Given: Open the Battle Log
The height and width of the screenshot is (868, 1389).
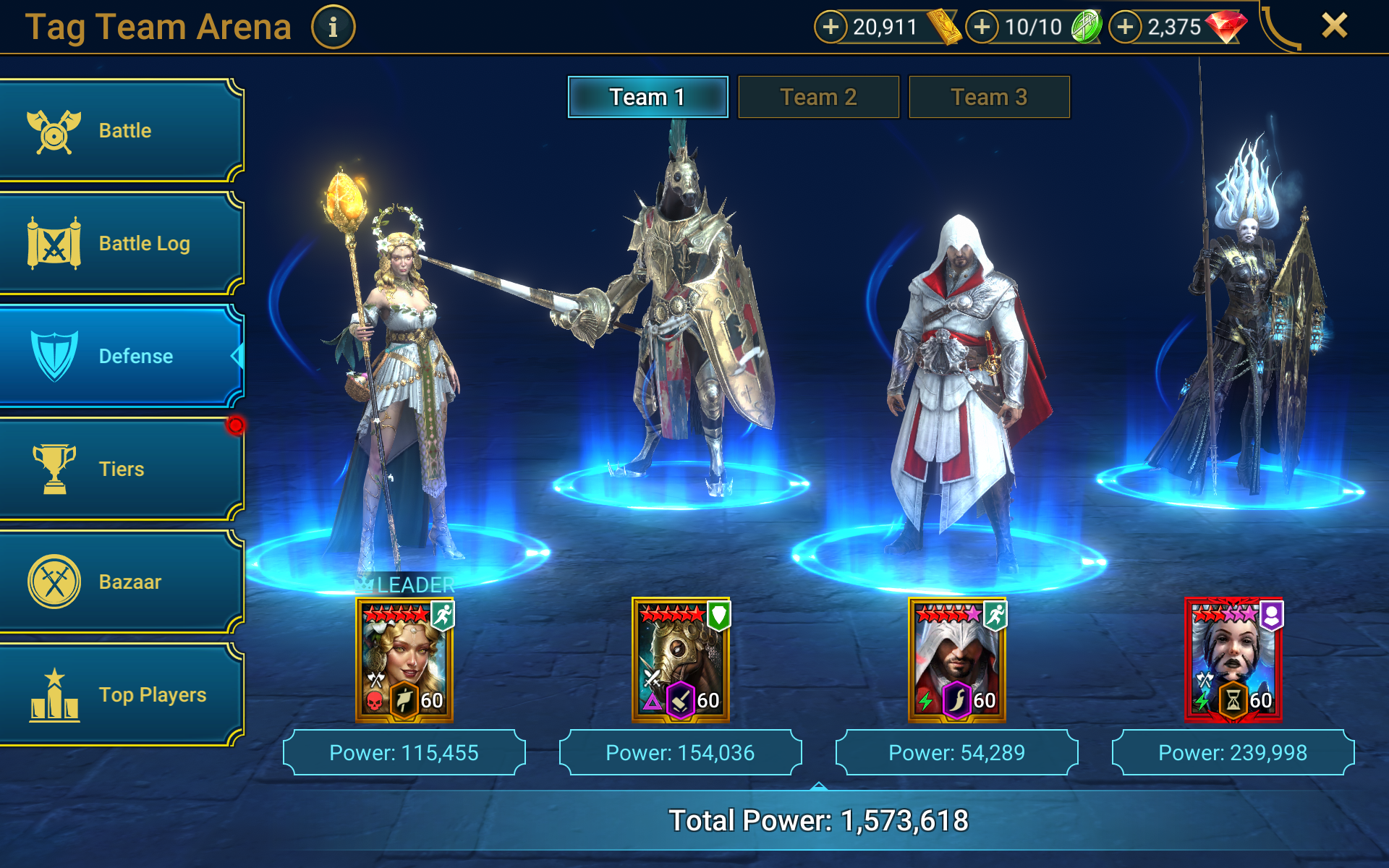Looking at the screenshot, I should coord(120,244).
